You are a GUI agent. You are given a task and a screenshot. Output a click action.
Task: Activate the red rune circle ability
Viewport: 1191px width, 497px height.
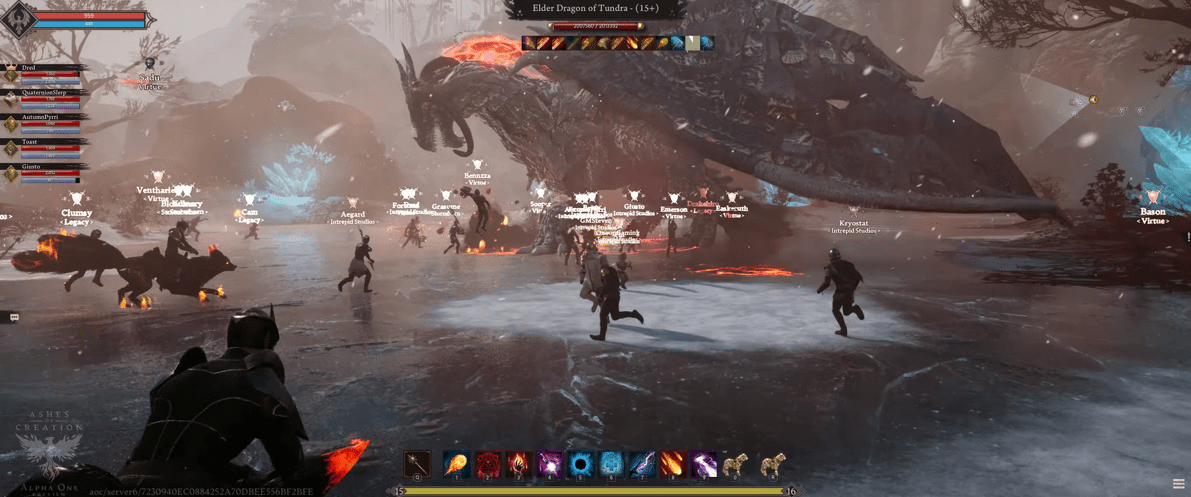(x=487, y=464)
